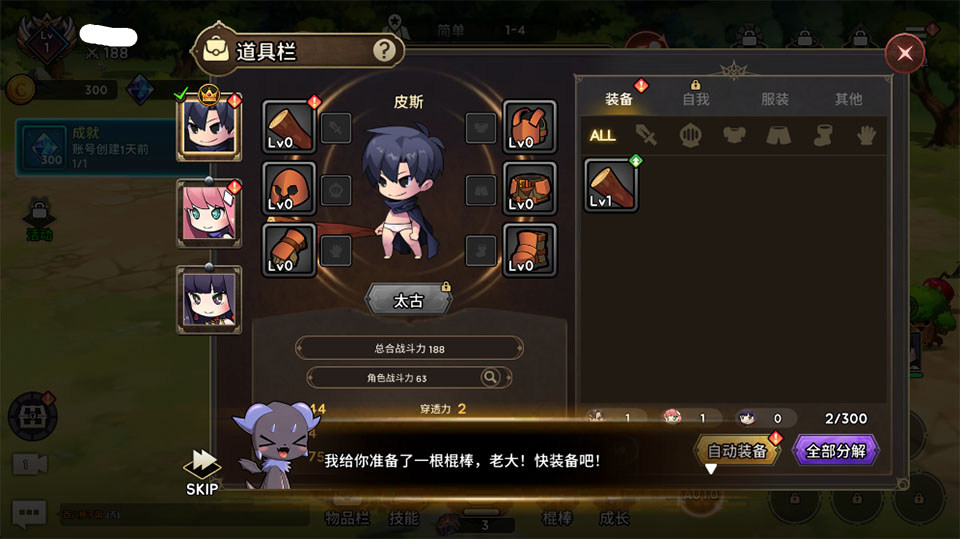Filter by helmet icon
Image resolution: width=960 pixels, height=539 pixels.
tap(690, 135)
